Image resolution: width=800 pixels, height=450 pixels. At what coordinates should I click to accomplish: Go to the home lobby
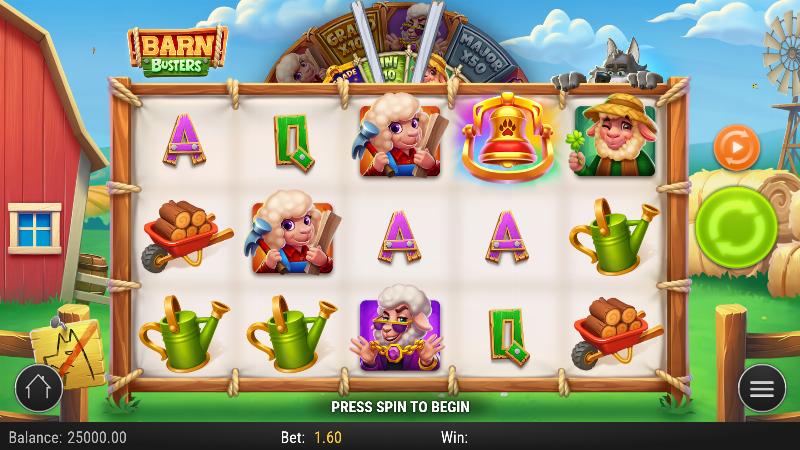coord(38,388)
